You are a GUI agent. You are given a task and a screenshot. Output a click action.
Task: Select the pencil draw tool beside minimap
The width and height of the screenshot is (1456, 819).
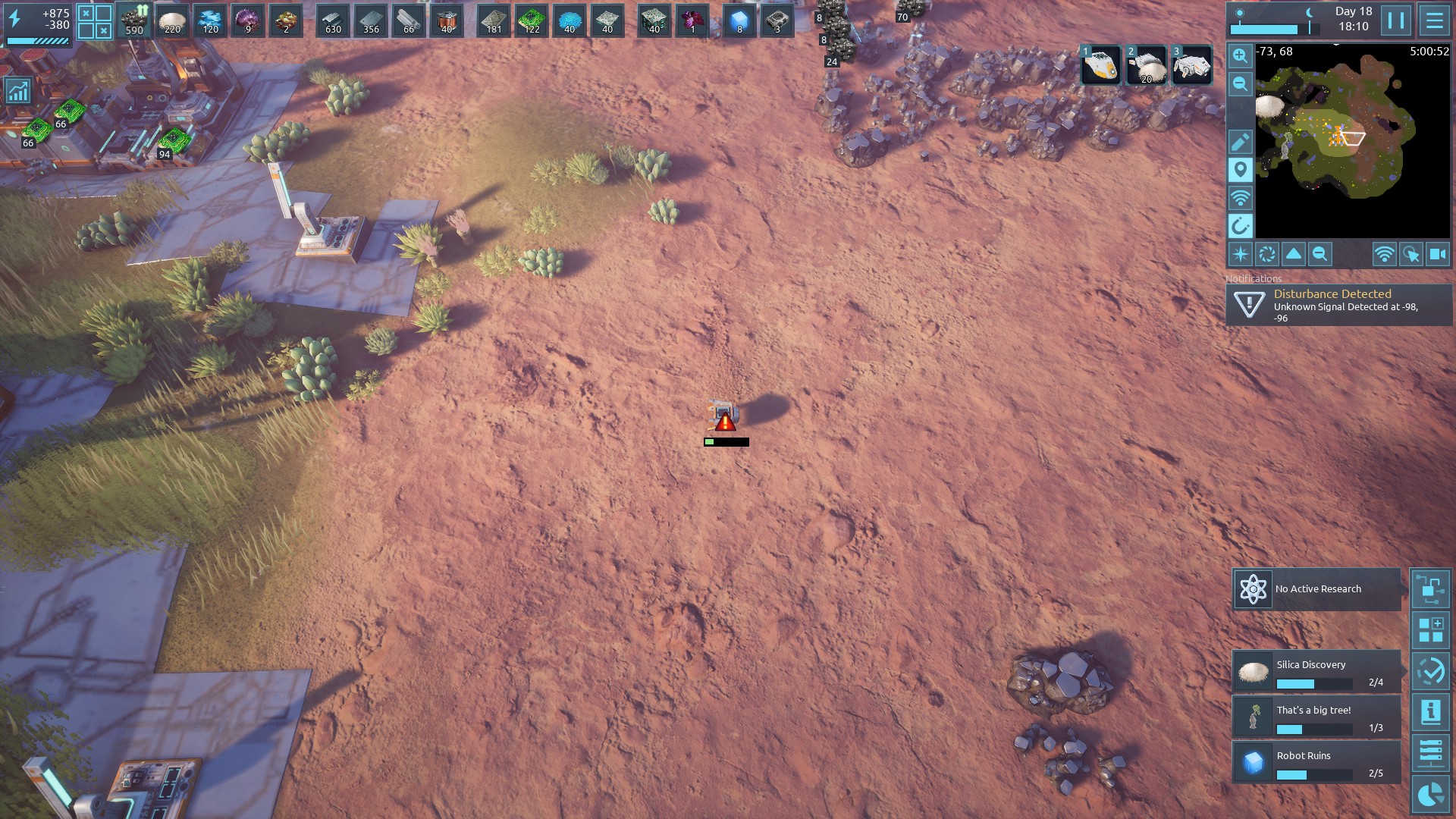(1240, 142)
